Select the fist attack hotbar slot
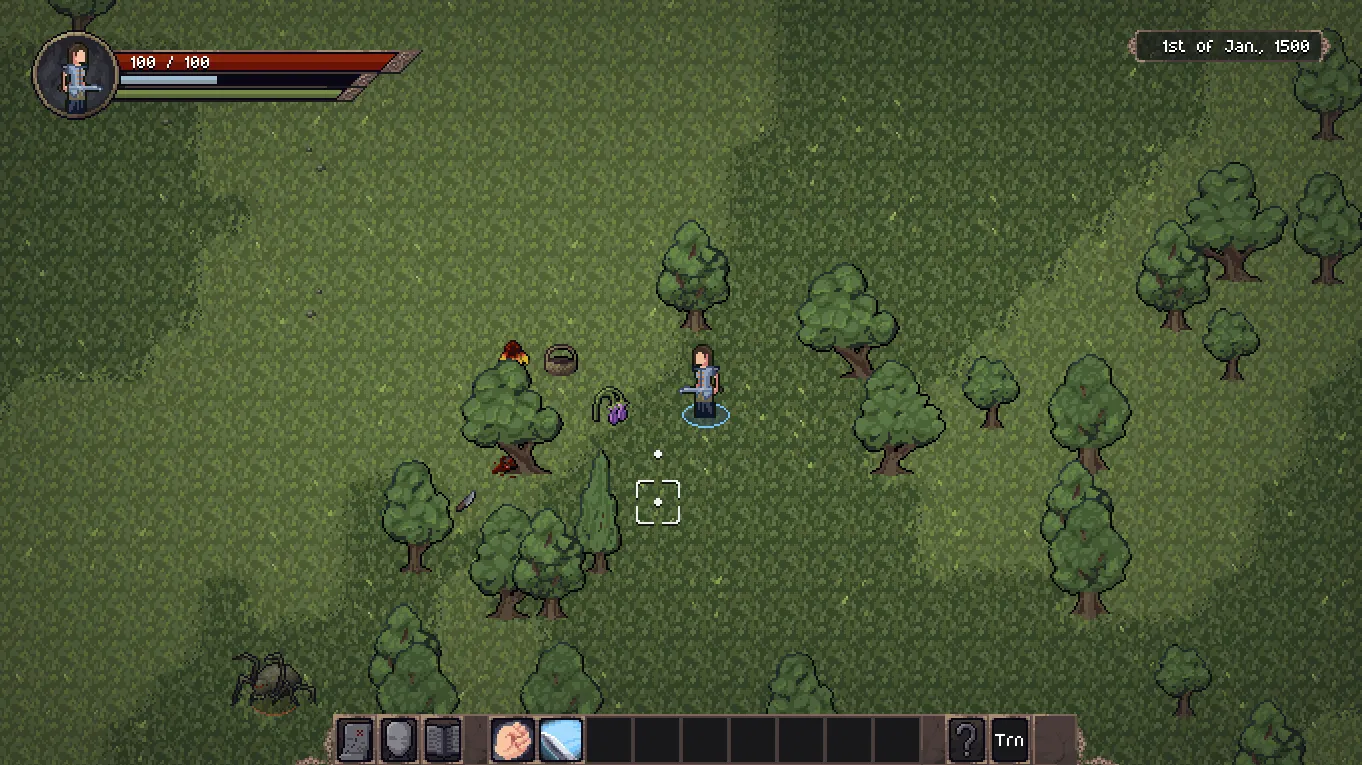The height and width of the screenshot is (765, 1362). pyautogui.click(x=512, y=741)
